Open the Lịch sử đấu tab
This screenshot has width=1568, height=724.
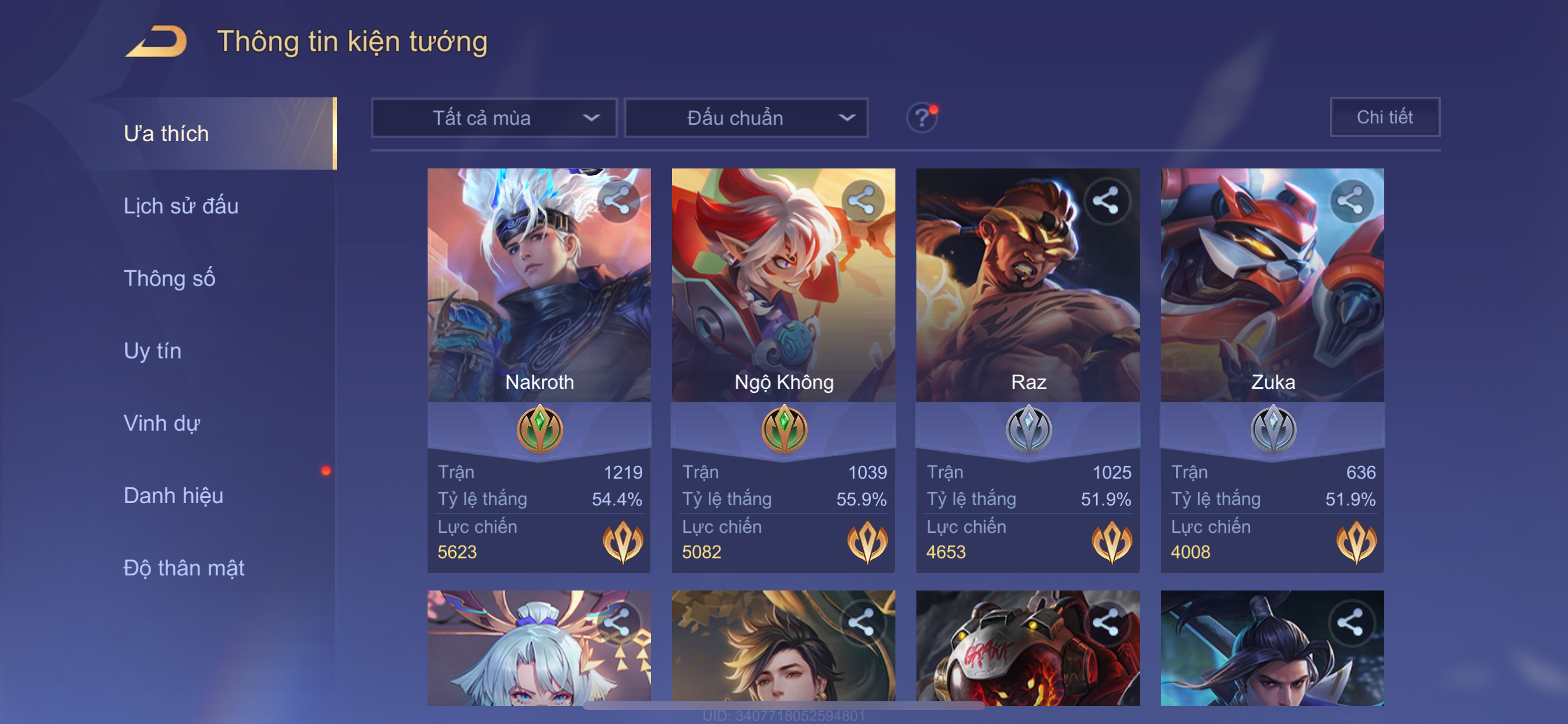[x=181, y=206]
